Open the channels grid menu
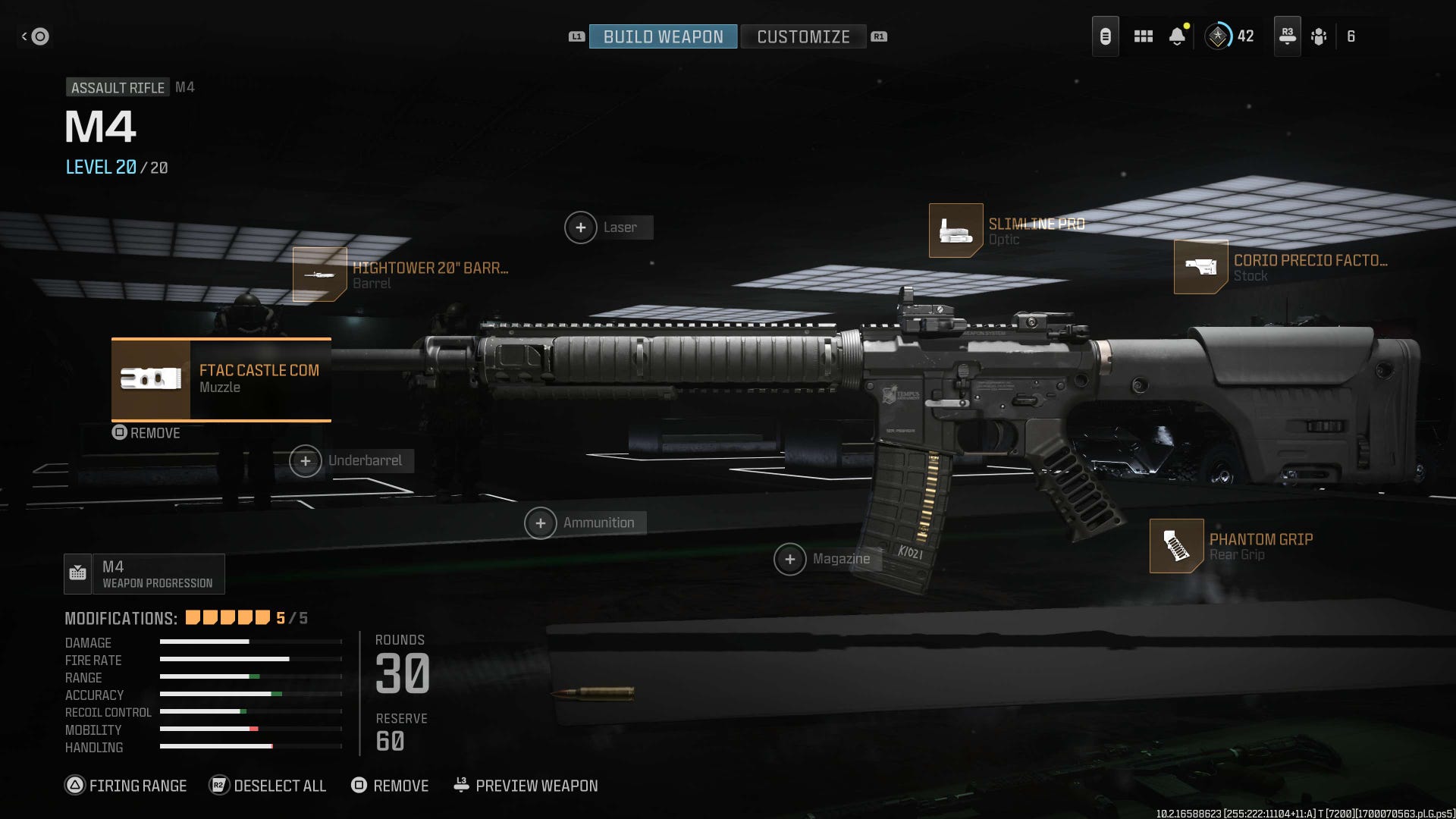Viewport: 1456px width, 819px height. click(x=1143, y=36)
